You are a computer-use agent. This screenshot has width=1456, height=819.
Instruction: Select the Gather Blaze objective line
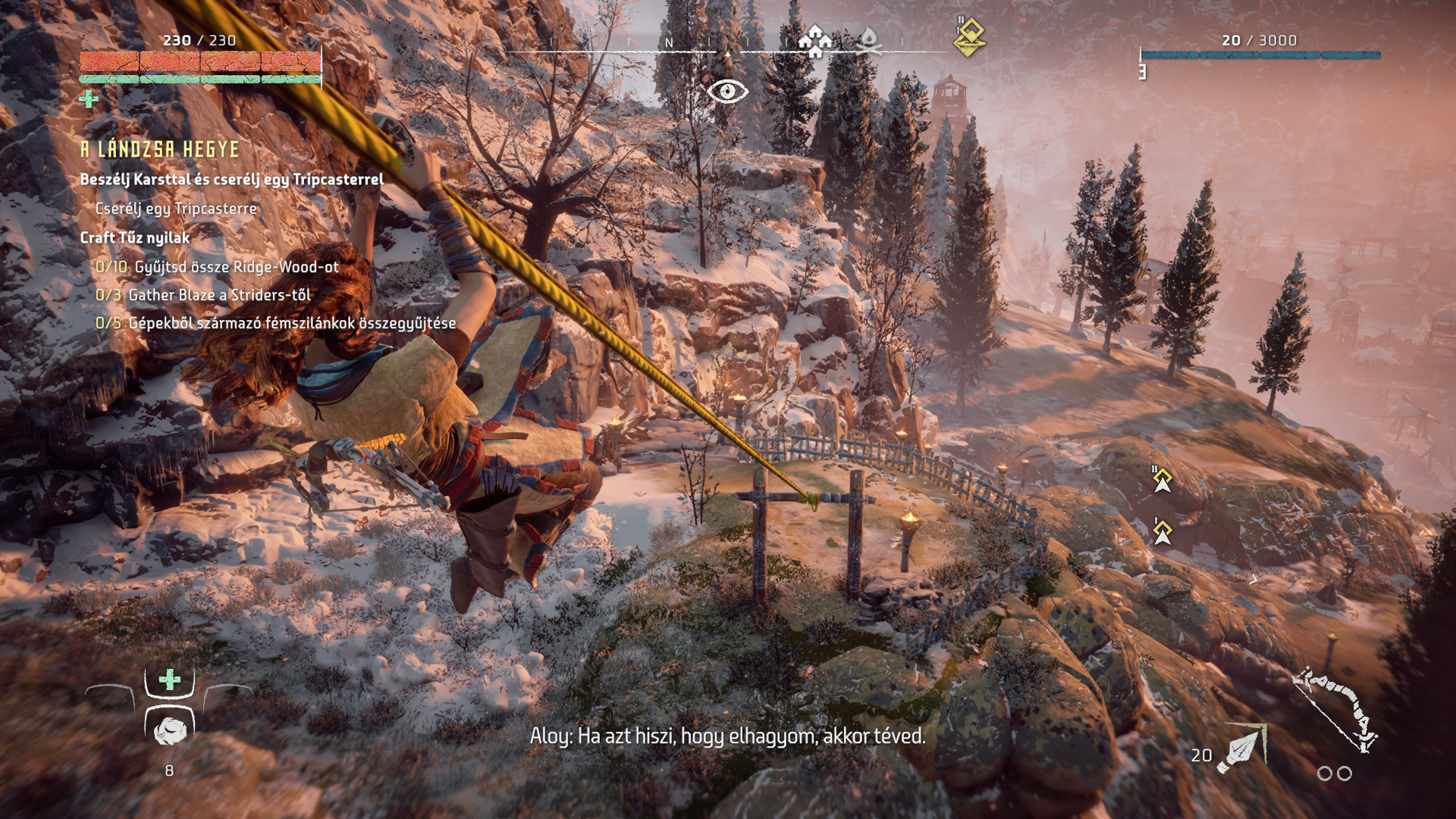point(203,295)
